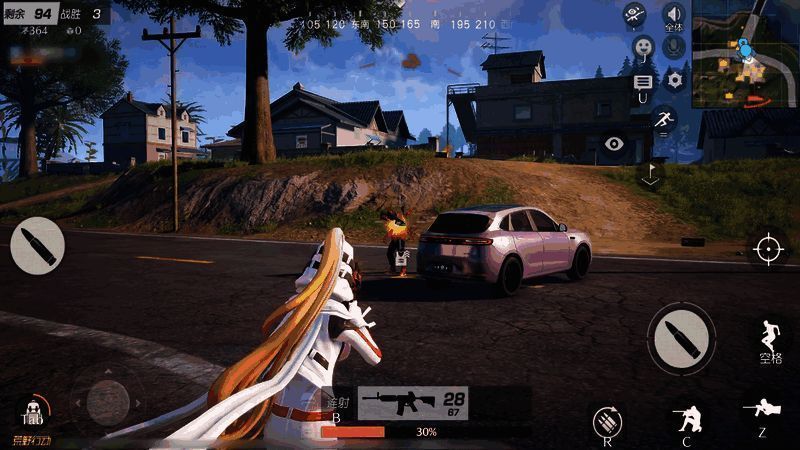Image resolution: width=800 pixels, height=450 pixels.
Task: Toggle the 全体 speaker voice channel
Action: coord(674,15)
